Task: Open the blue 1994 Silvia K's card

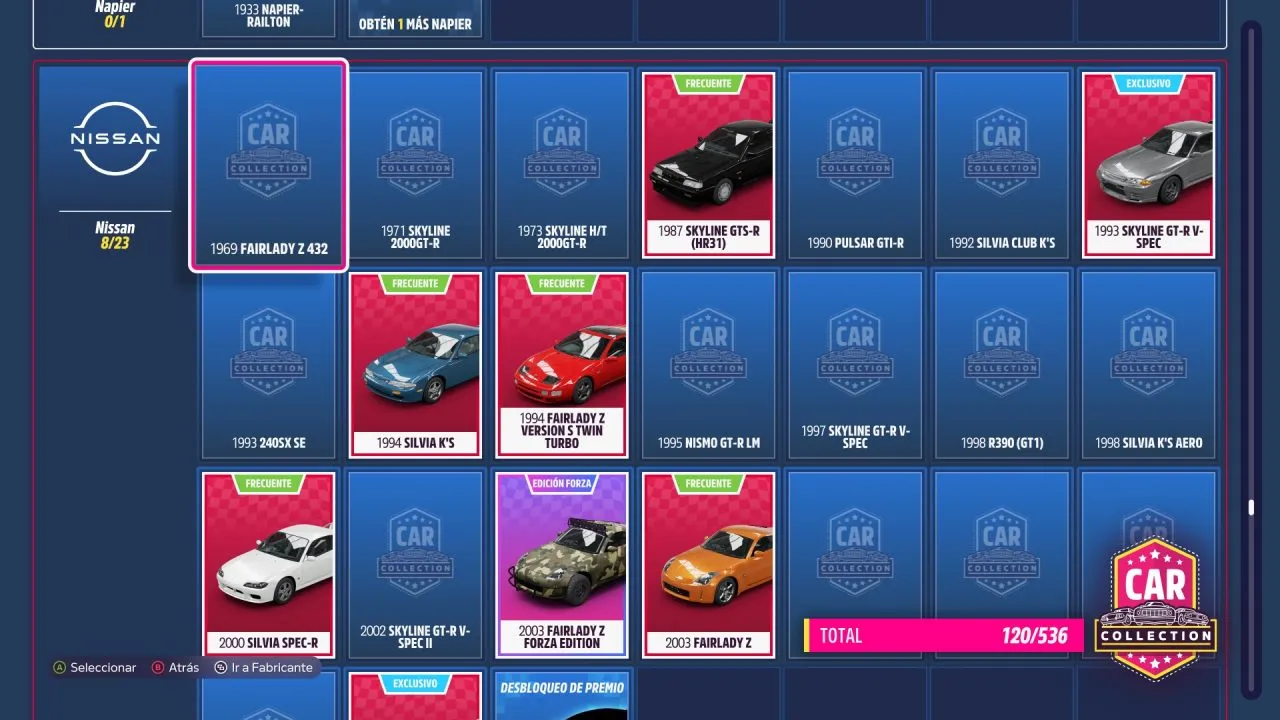Action: [415, 365]
